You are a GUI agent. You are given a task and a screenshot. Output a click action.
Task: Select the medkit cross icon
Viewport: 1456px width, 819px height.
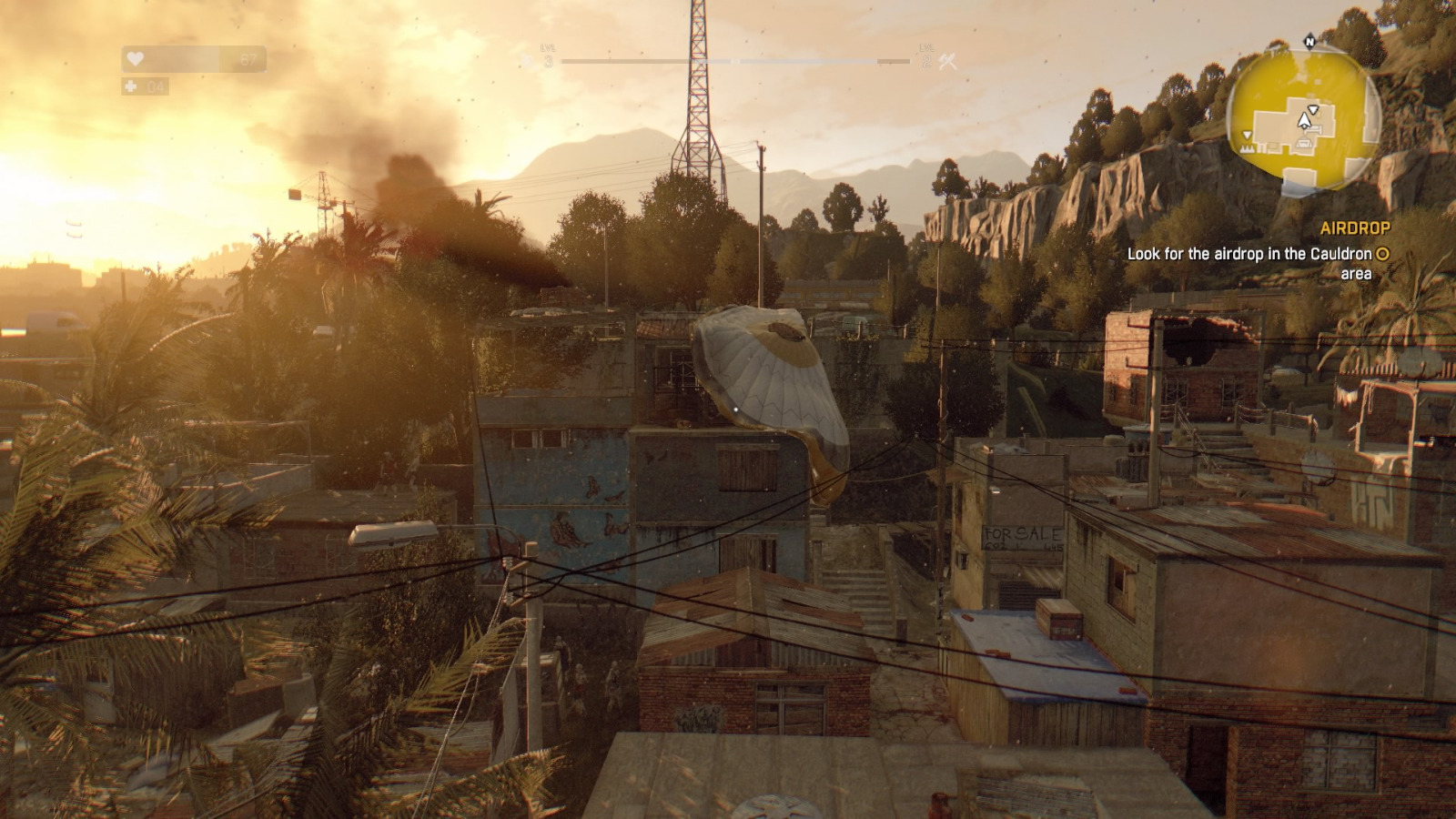tap(132, 87)
